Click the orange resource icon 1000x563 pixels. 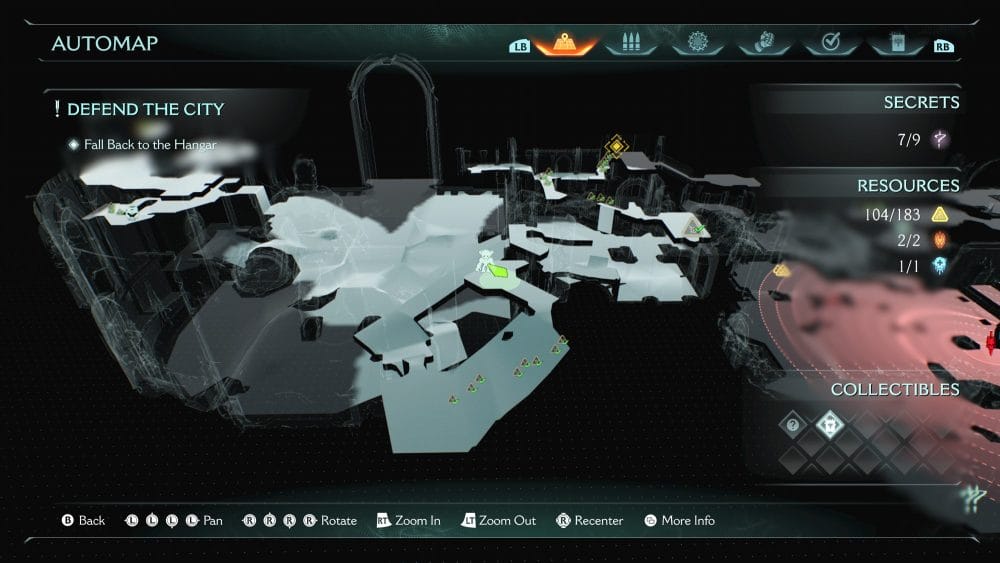click(940, 240)
